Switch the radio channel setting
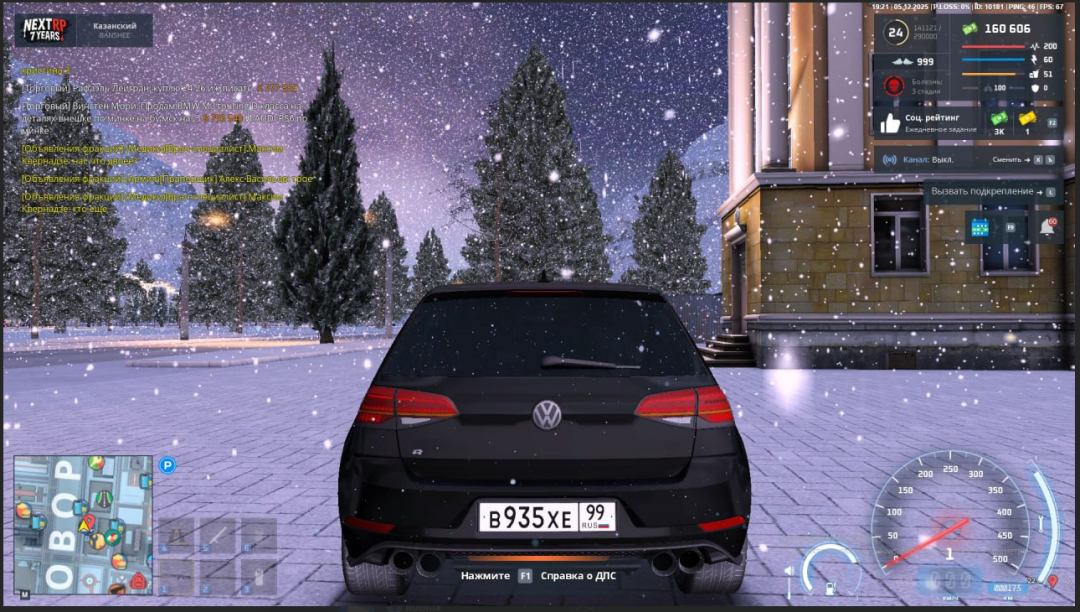This screenshot has height=612, width=1080. pyautogui.click(x=1012, y=160)
